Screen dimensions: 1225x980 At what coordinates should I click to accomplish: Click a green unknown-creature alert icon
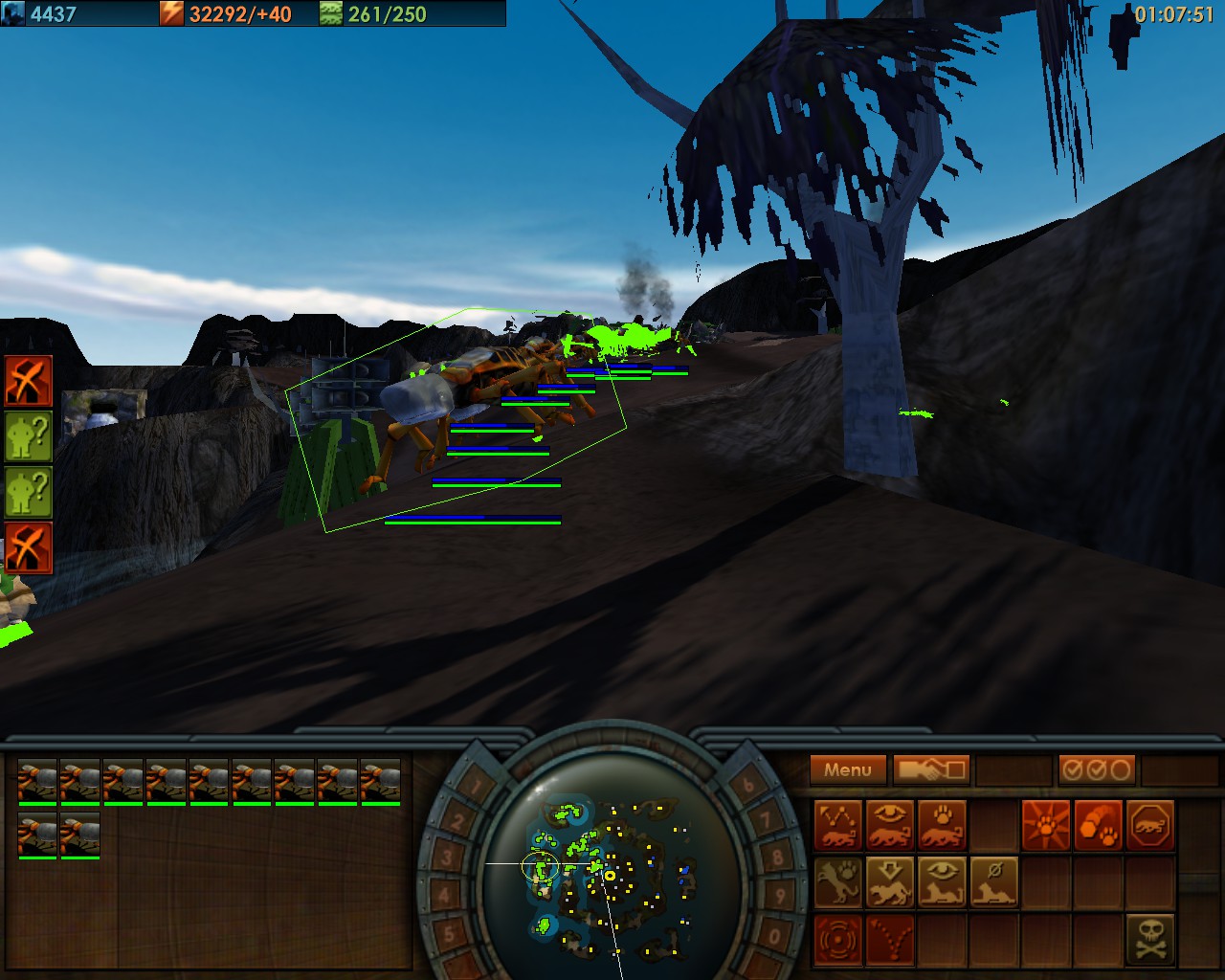coord(29,435)
